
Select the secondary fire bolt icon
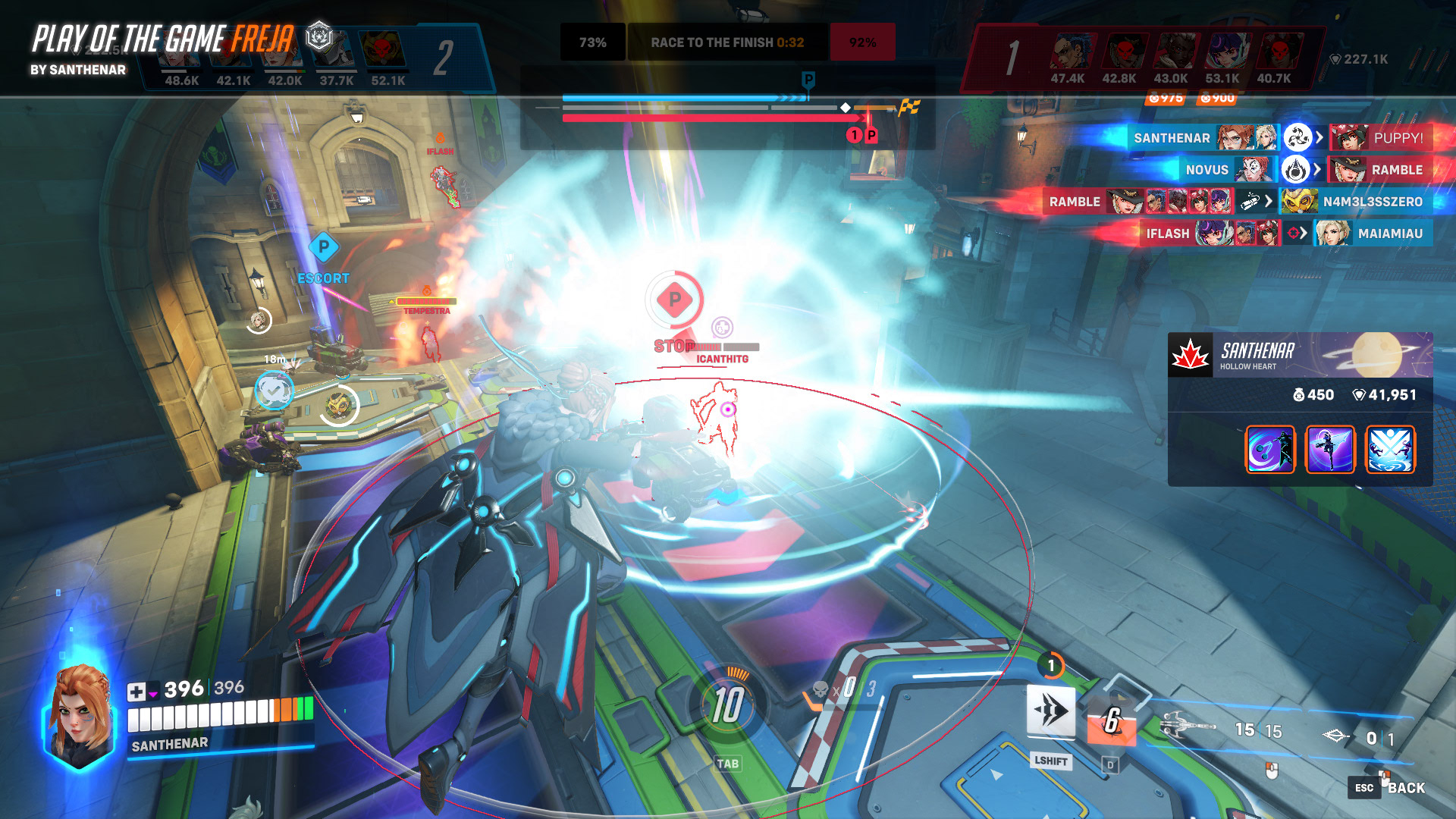[1336, 736]
